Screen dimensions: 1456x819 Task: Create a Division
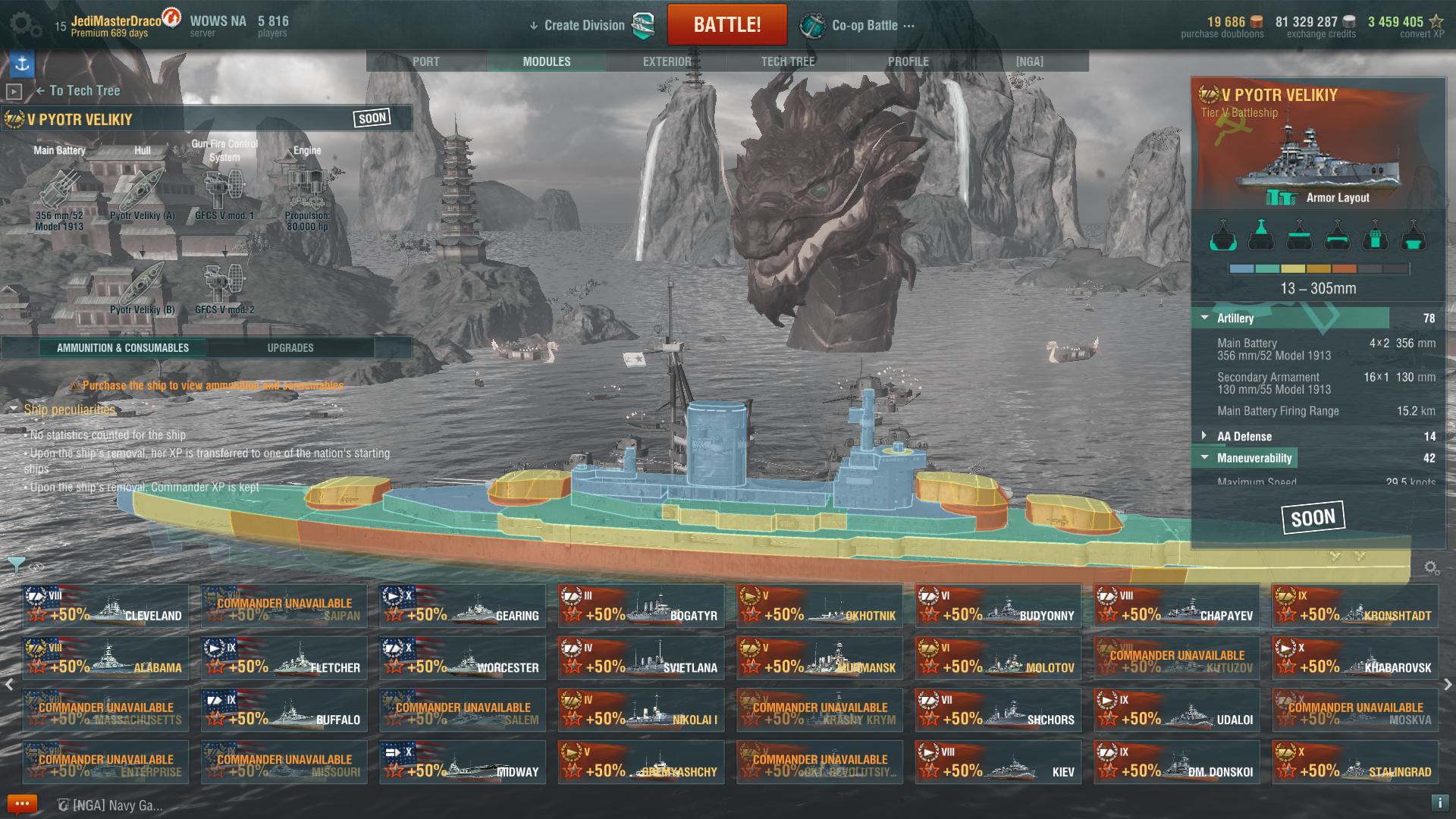[584, 25]
